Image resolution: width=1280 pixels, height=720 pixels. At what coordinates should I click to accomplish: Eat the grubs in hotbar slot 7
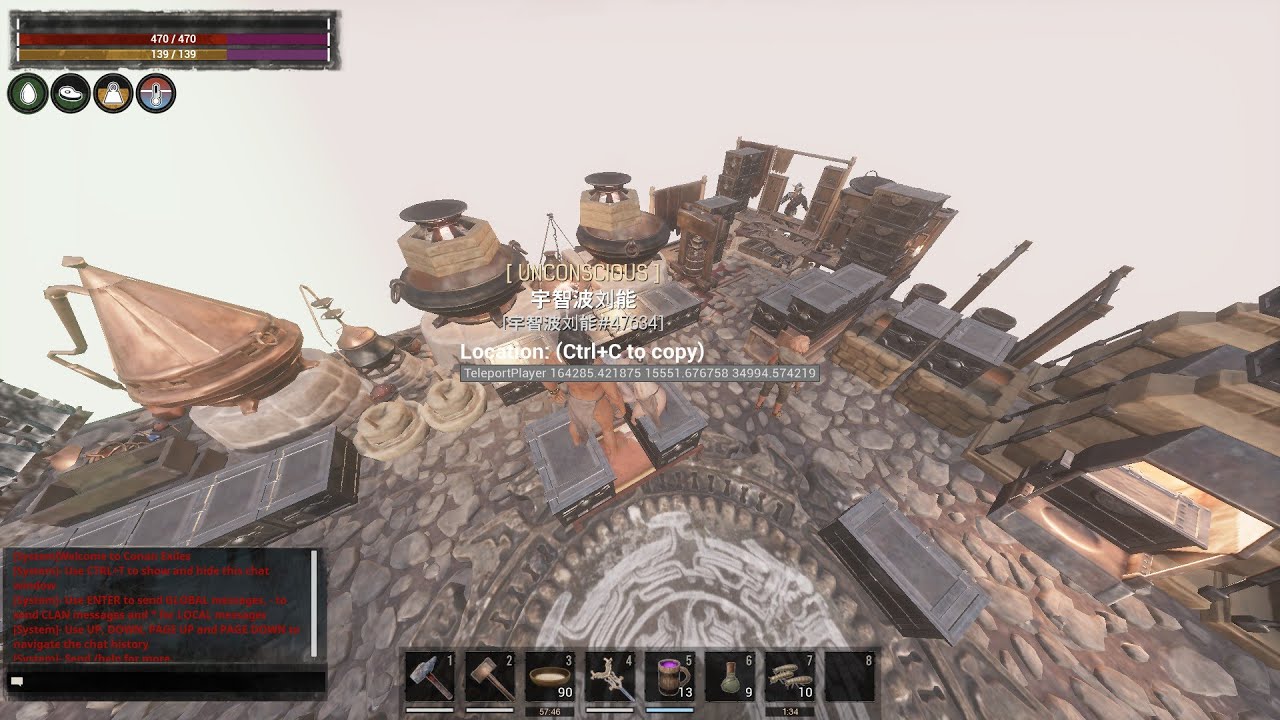point(790,677)
